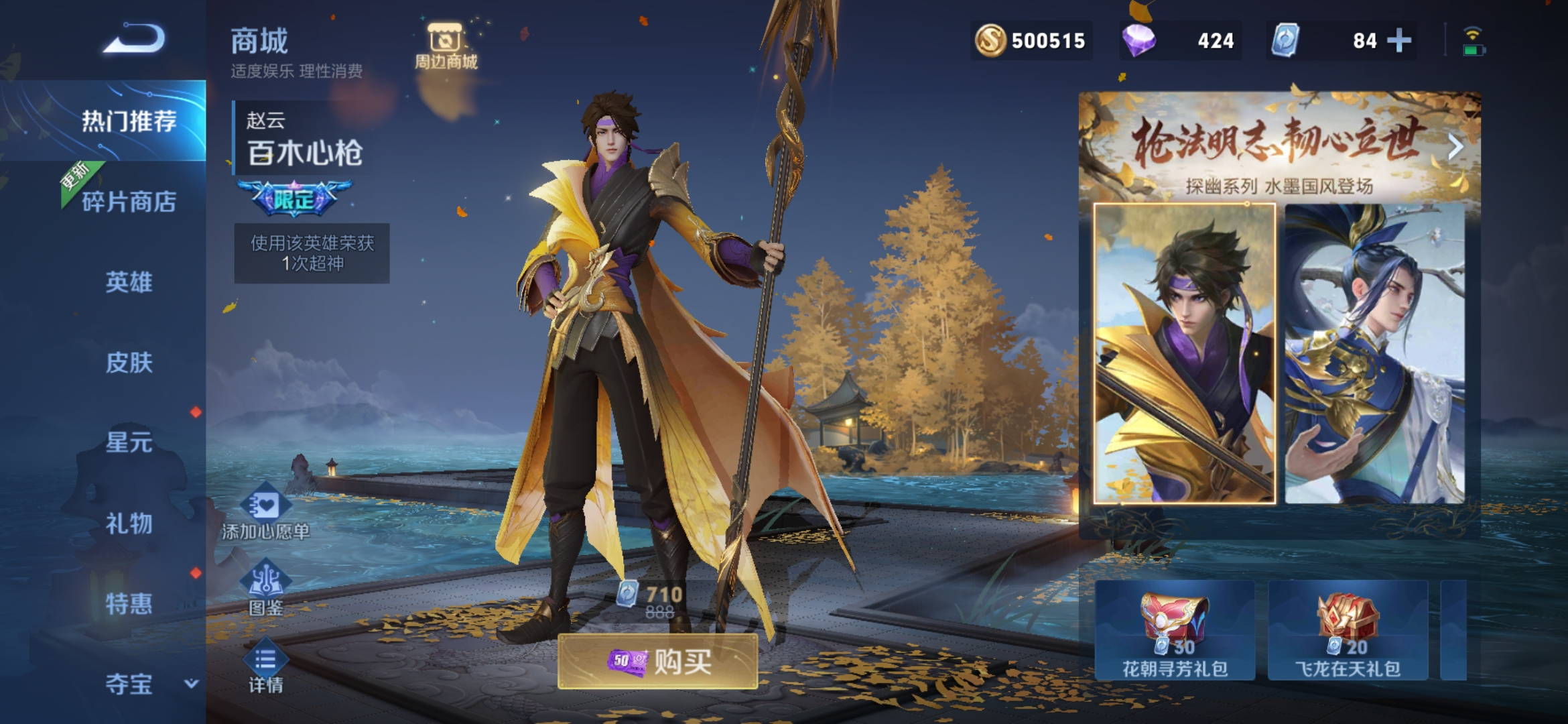
Task: Select the 英雄 shop category
Action: [129, 282]
